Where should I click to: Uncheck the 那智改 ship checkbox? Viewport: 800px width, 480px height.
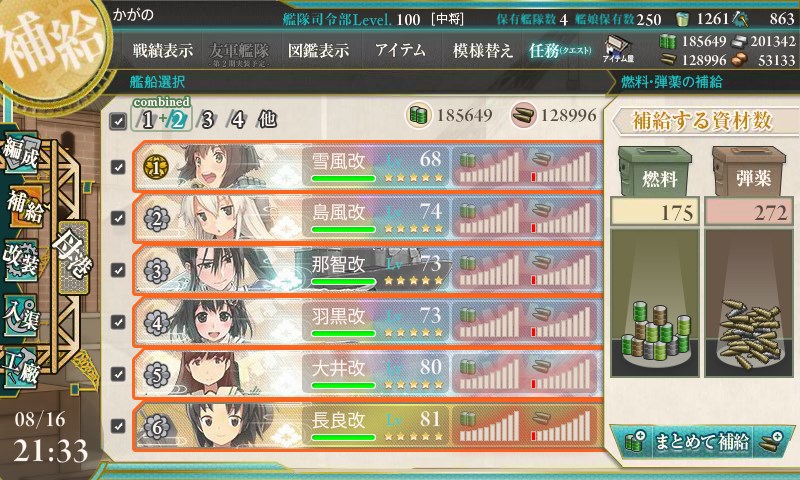pyautogui.click(x=119, y=271)
